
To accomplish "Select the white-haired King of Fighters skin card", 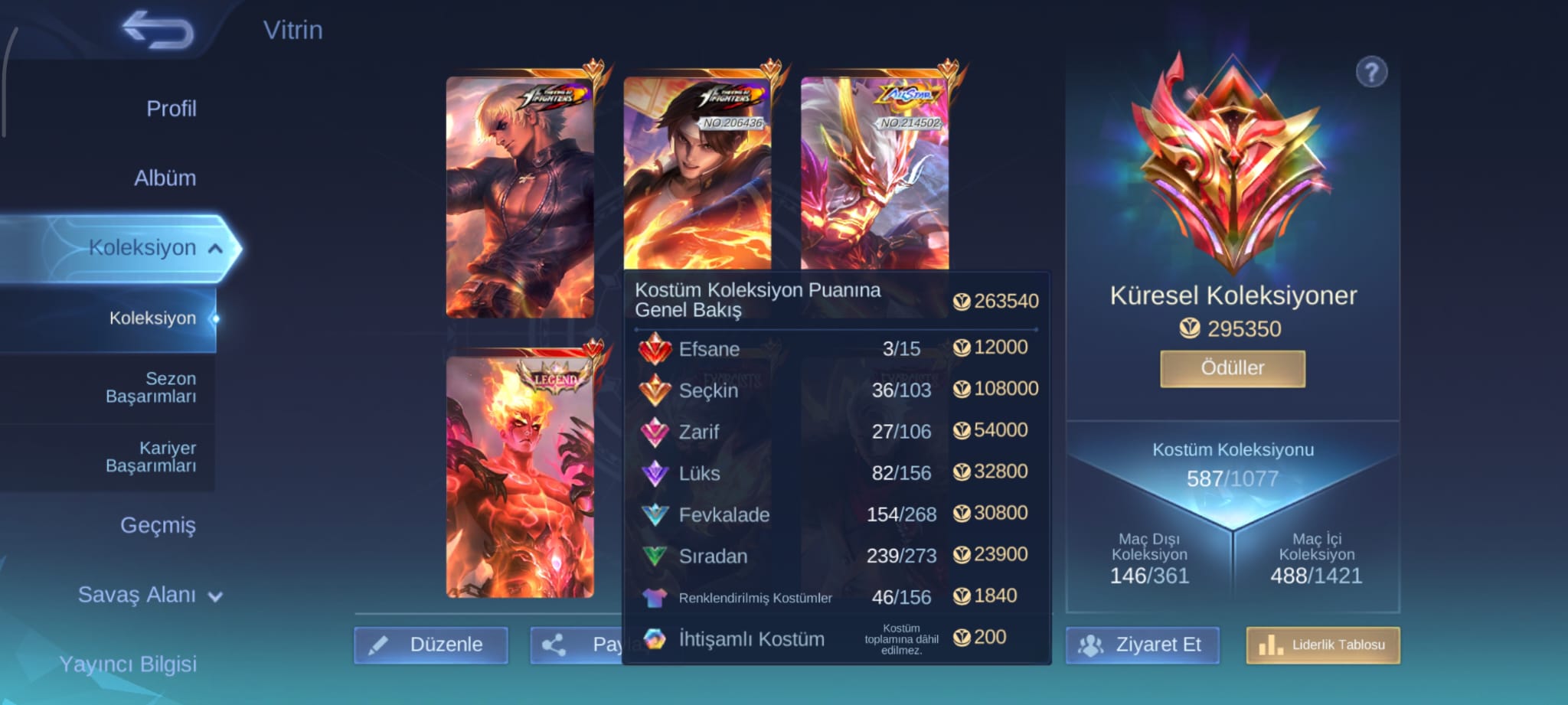I will [520, 197].
